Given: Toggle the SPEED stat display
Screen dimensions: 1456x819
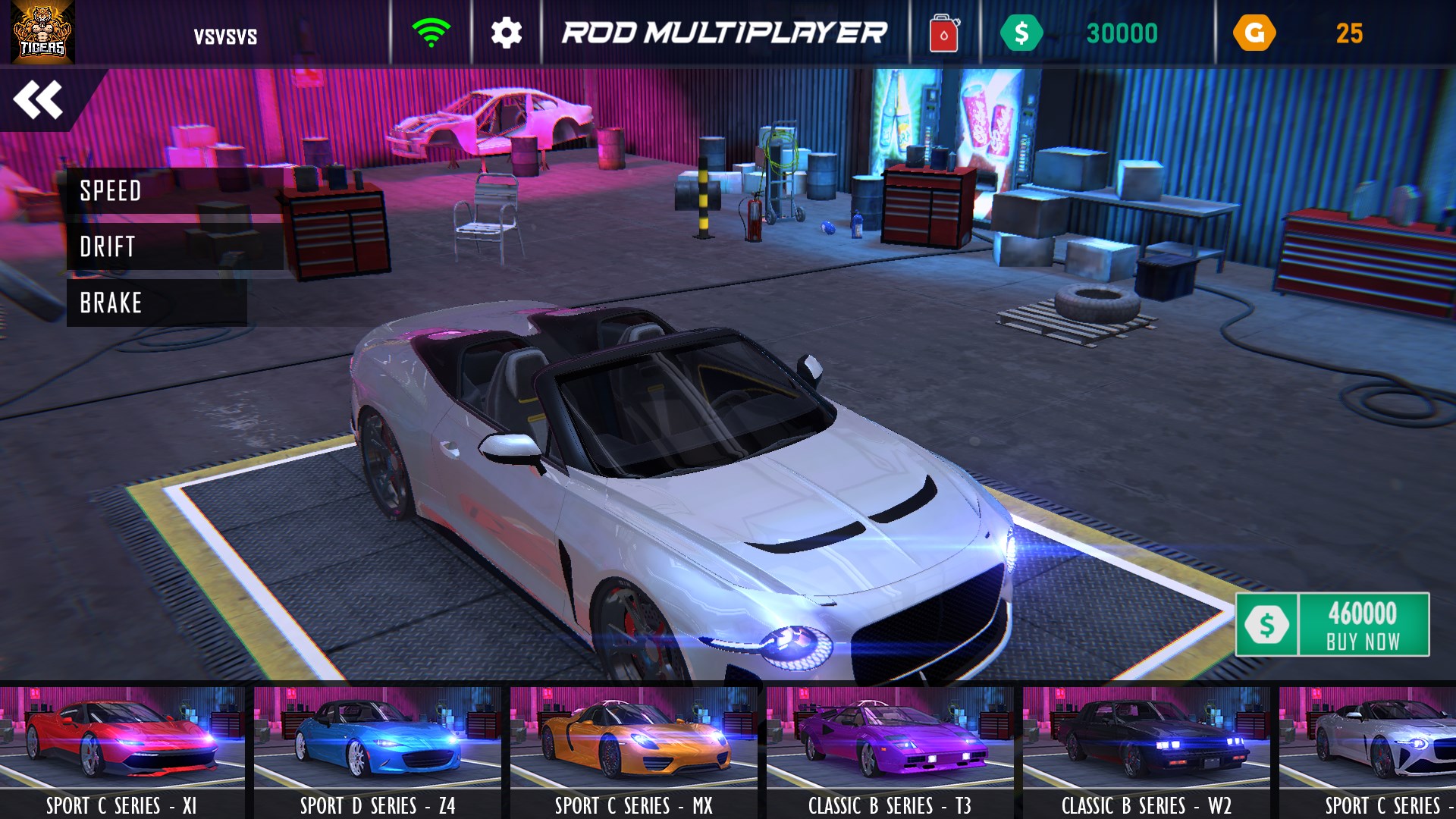Looking at the screenshot, I should coord(111,192).
